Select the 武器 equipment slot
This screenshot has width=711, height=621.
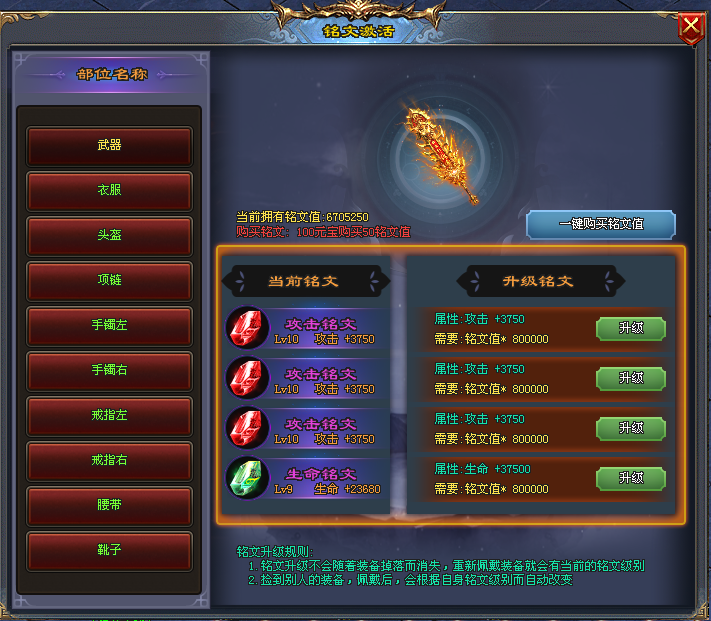point(110,145)
